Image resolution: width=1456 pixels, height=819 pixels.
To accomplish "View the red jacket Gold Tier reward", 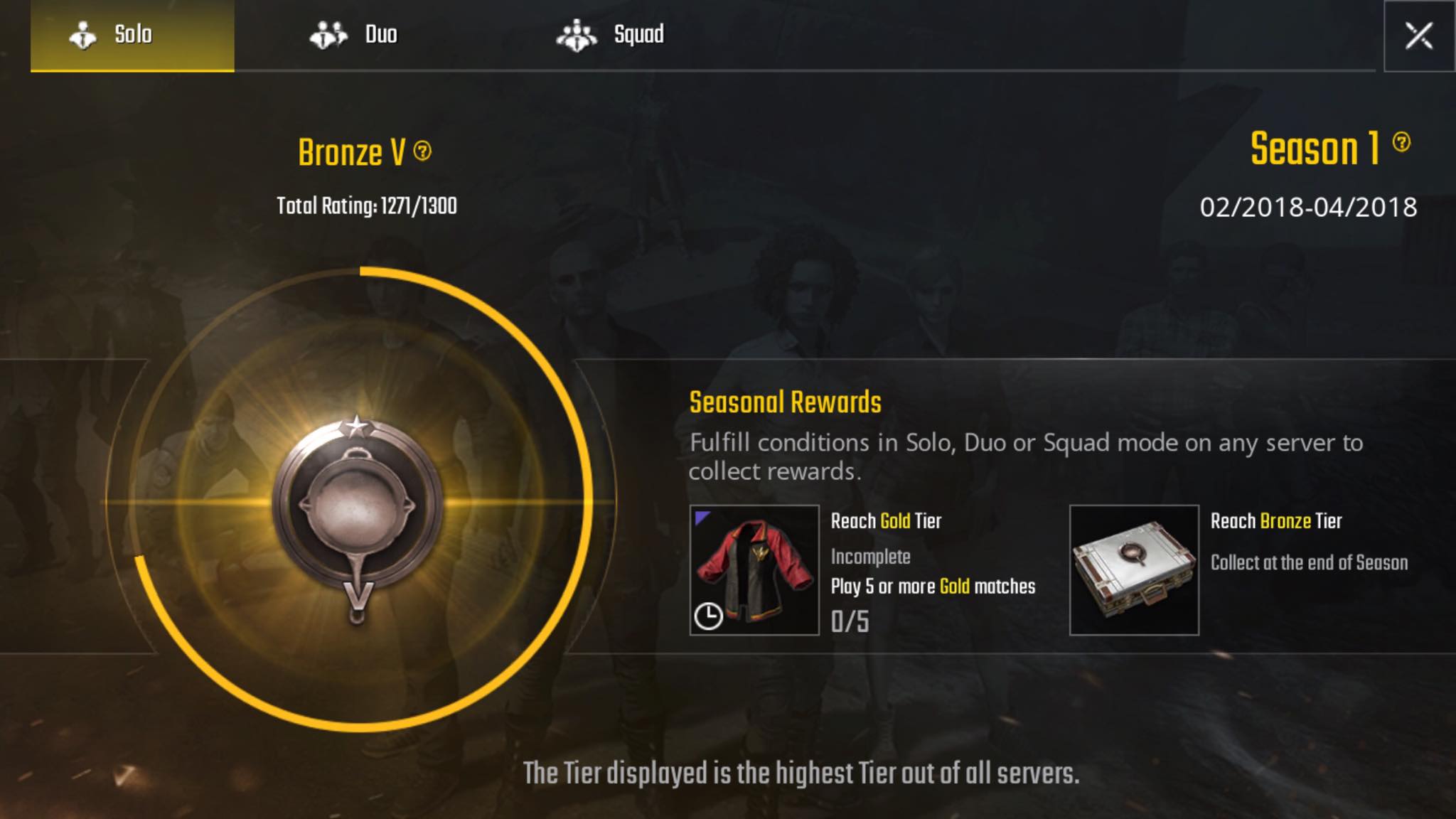I will point(754,570).
